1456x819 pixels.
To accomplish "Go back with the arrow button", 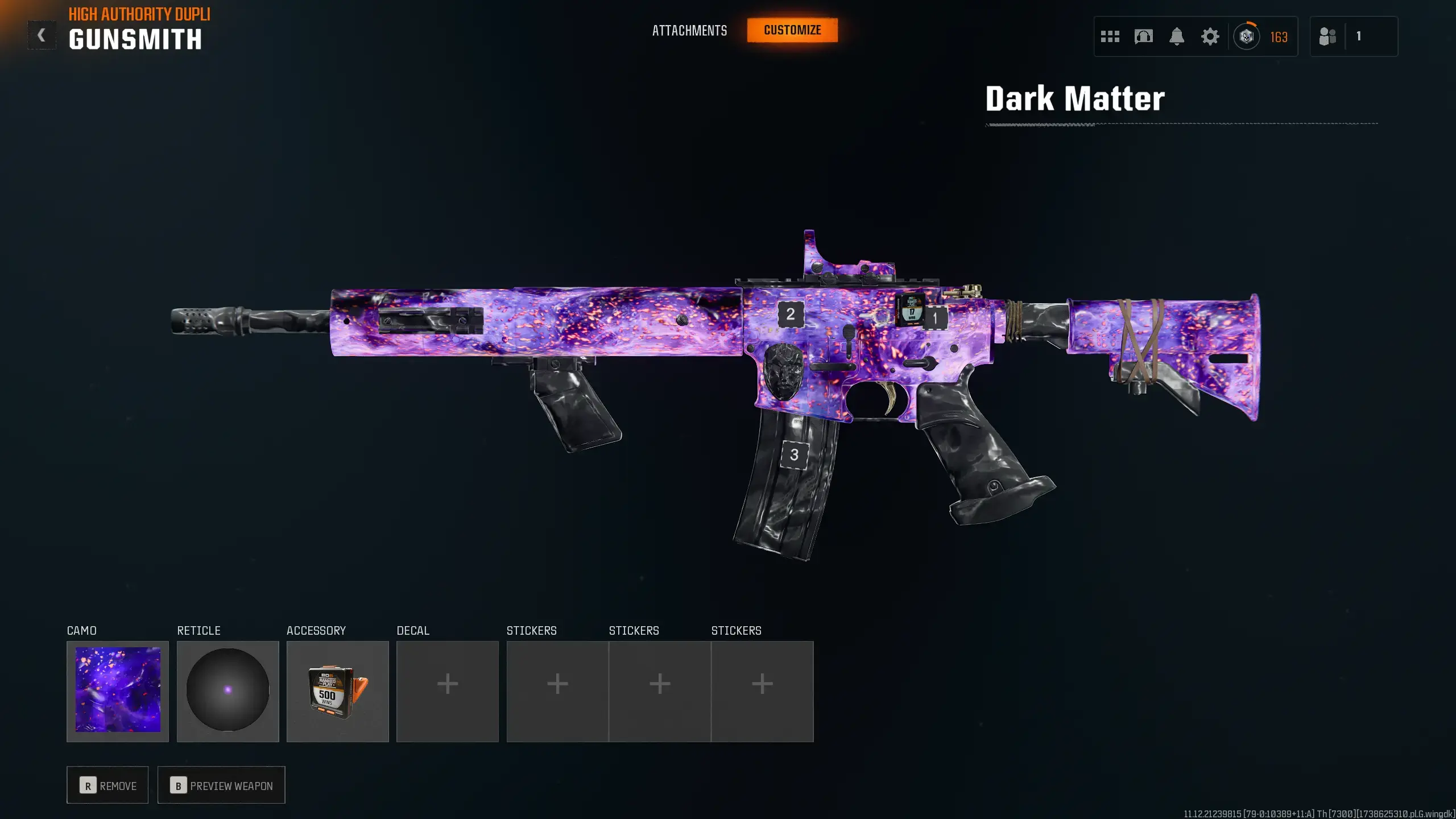I will [x=42, y=35].
